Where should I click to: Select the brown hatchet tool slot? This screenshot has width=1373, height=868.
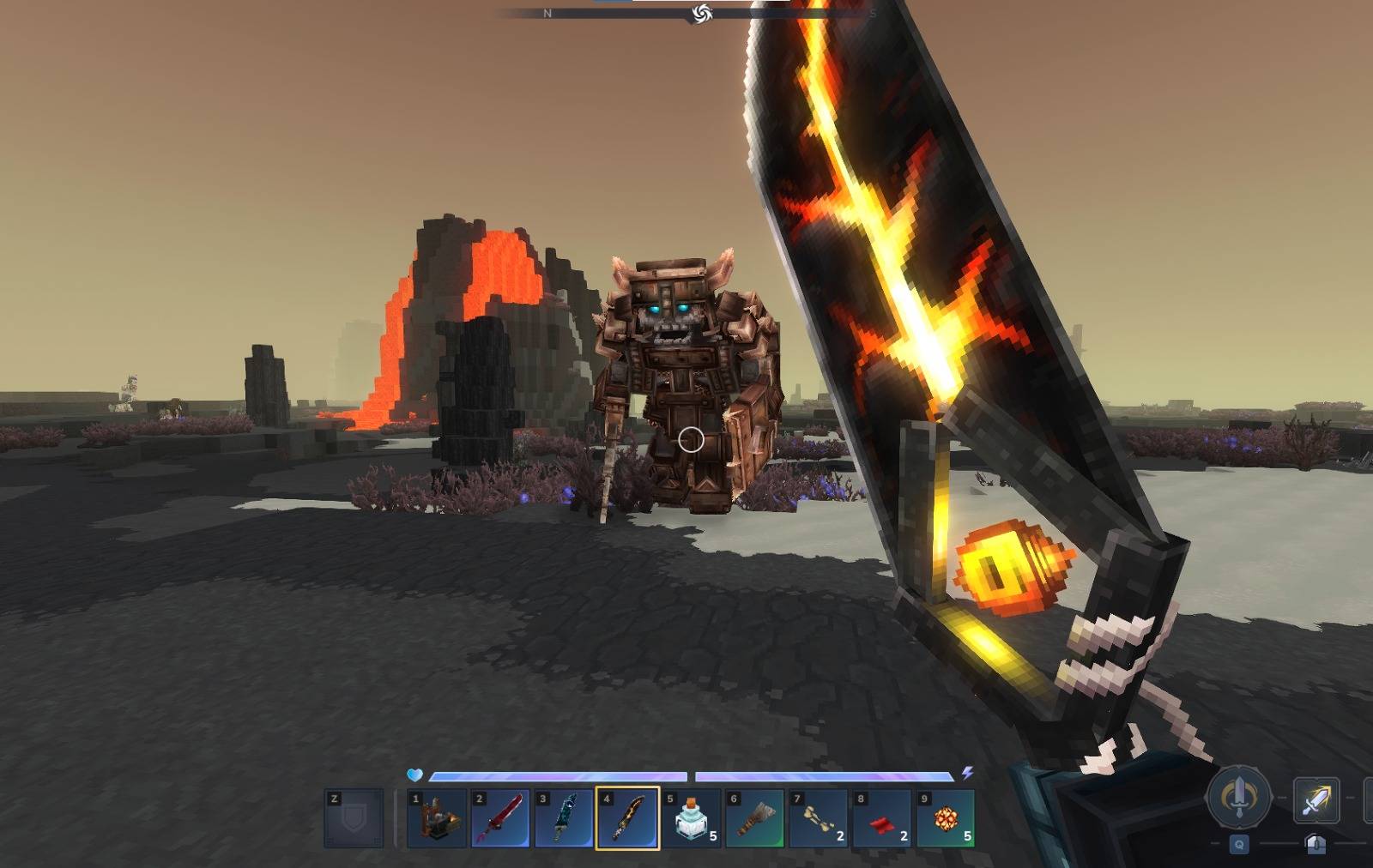(x=754, y=818)
